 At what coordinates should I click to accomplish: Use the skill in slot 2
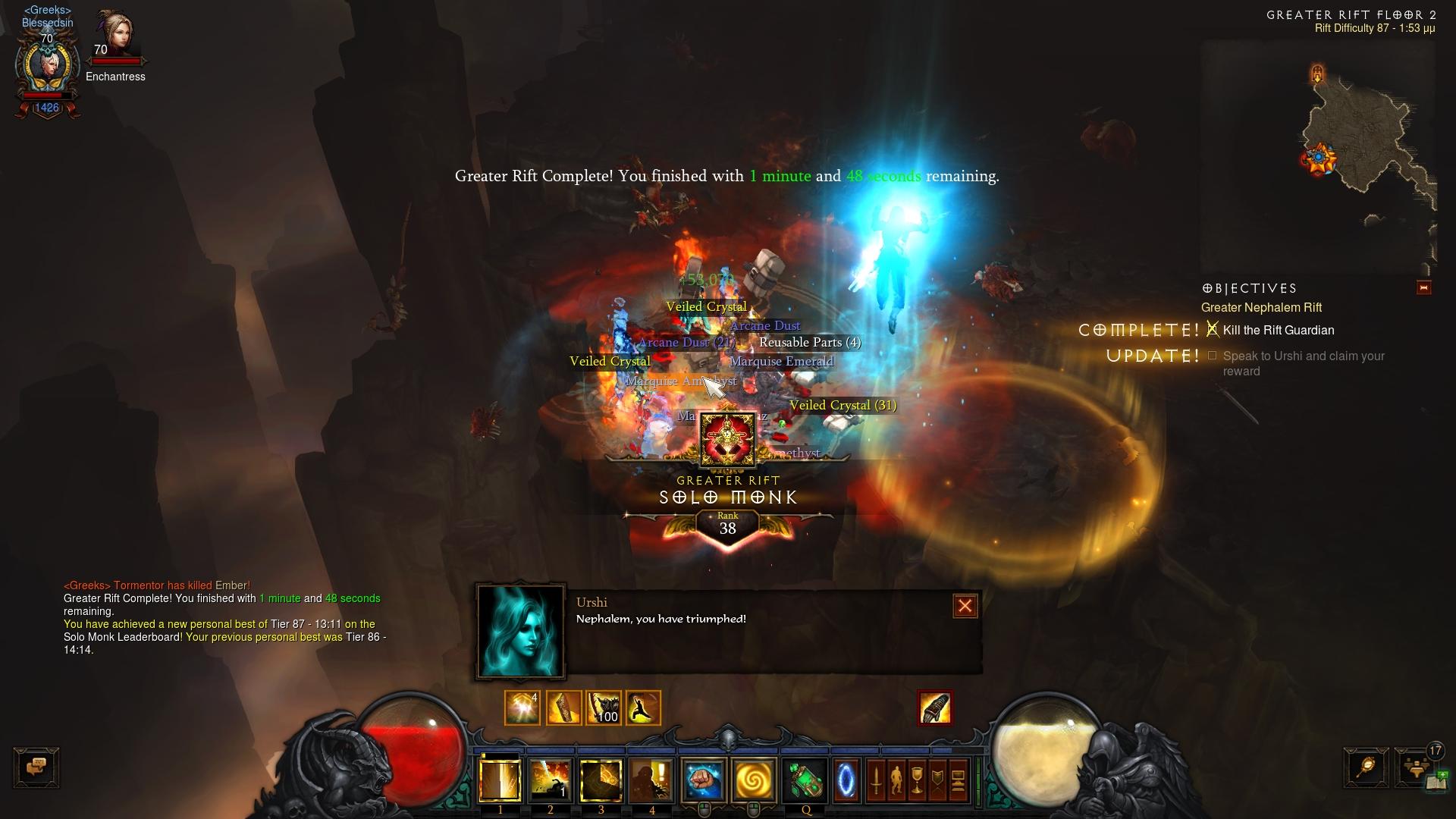pyautogui.click(x=551, y=780)
